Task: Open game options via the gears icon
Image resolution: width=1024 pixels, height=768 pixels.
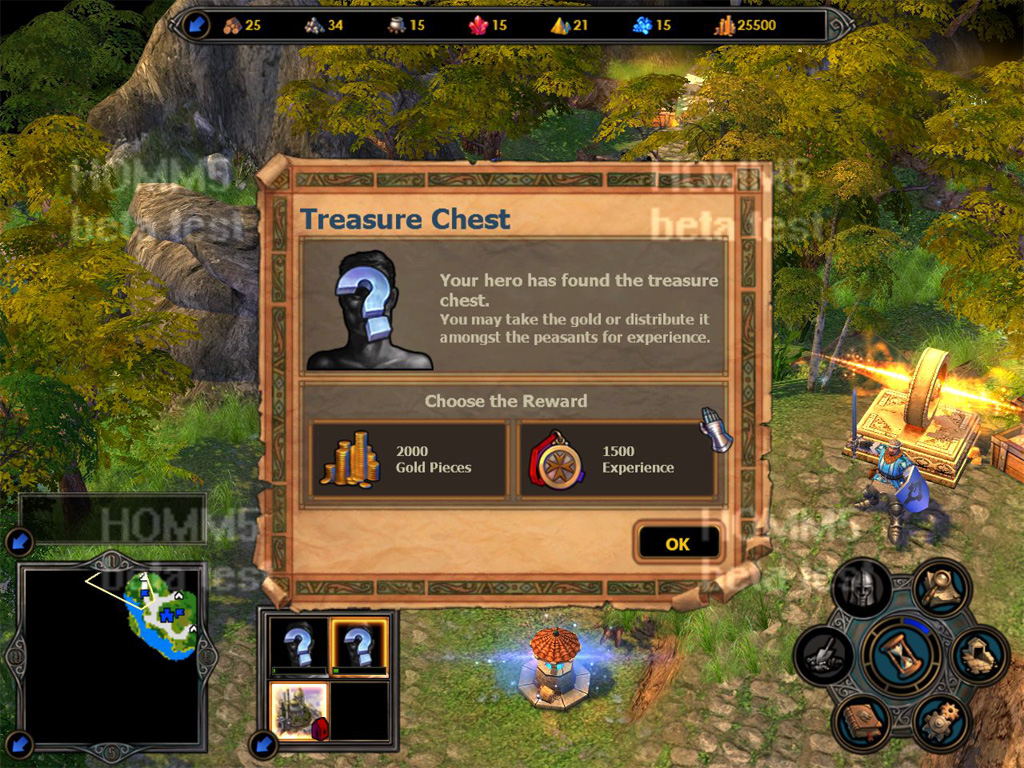Action: pyautogui.click(x=940, y=718)
